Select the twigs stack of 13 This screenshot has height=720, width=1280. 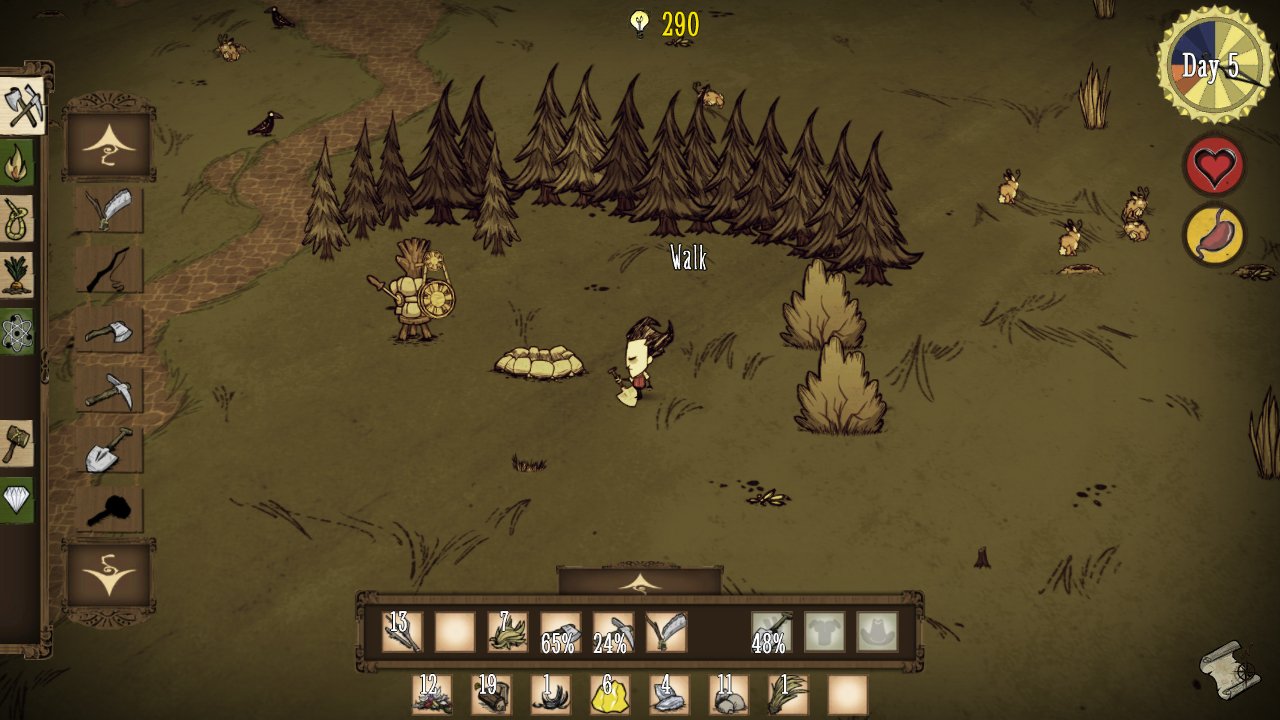(x=402, y=632)
